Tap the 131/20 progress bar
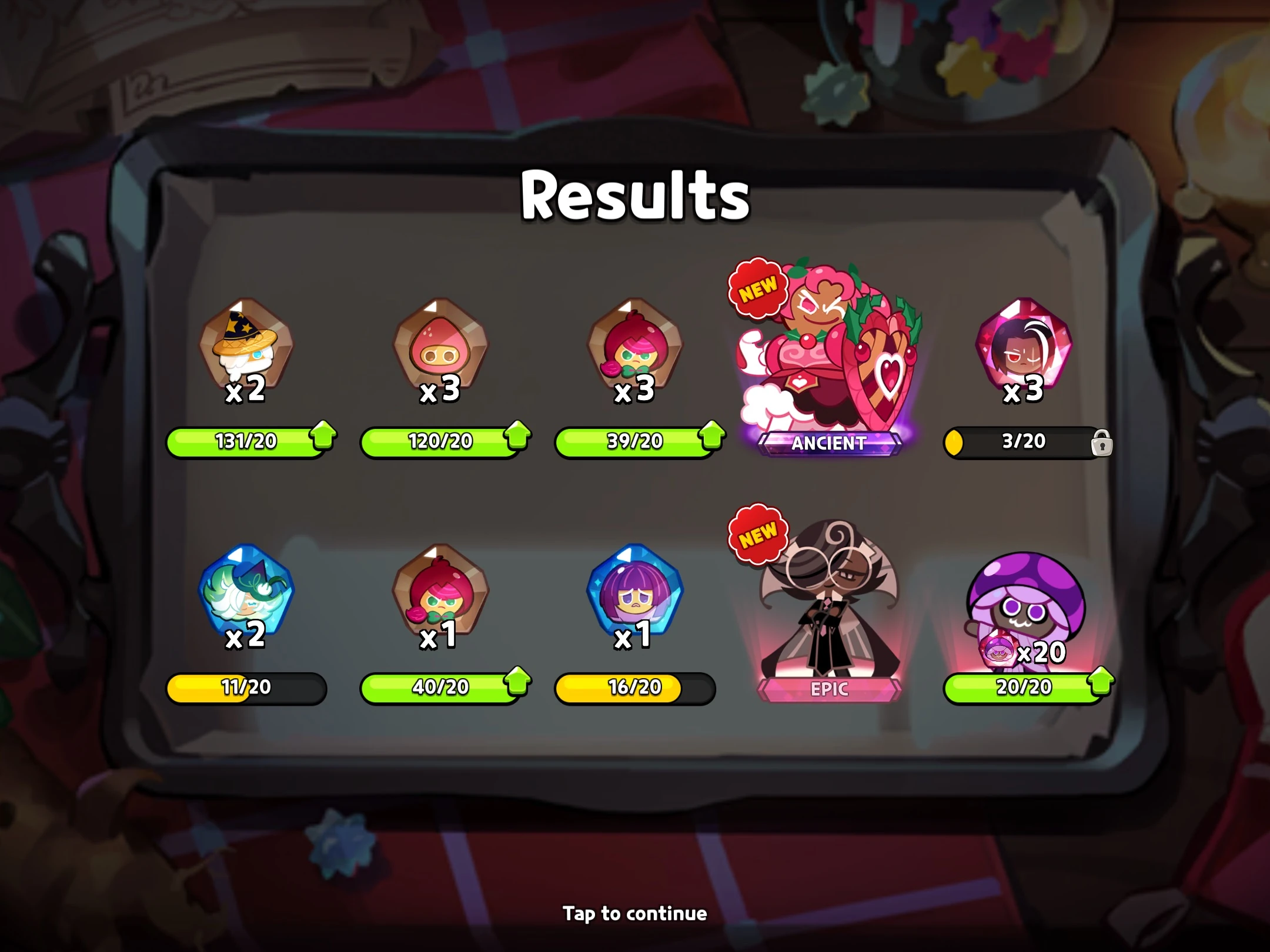The image size is (1270, 952). coord(247,443)
